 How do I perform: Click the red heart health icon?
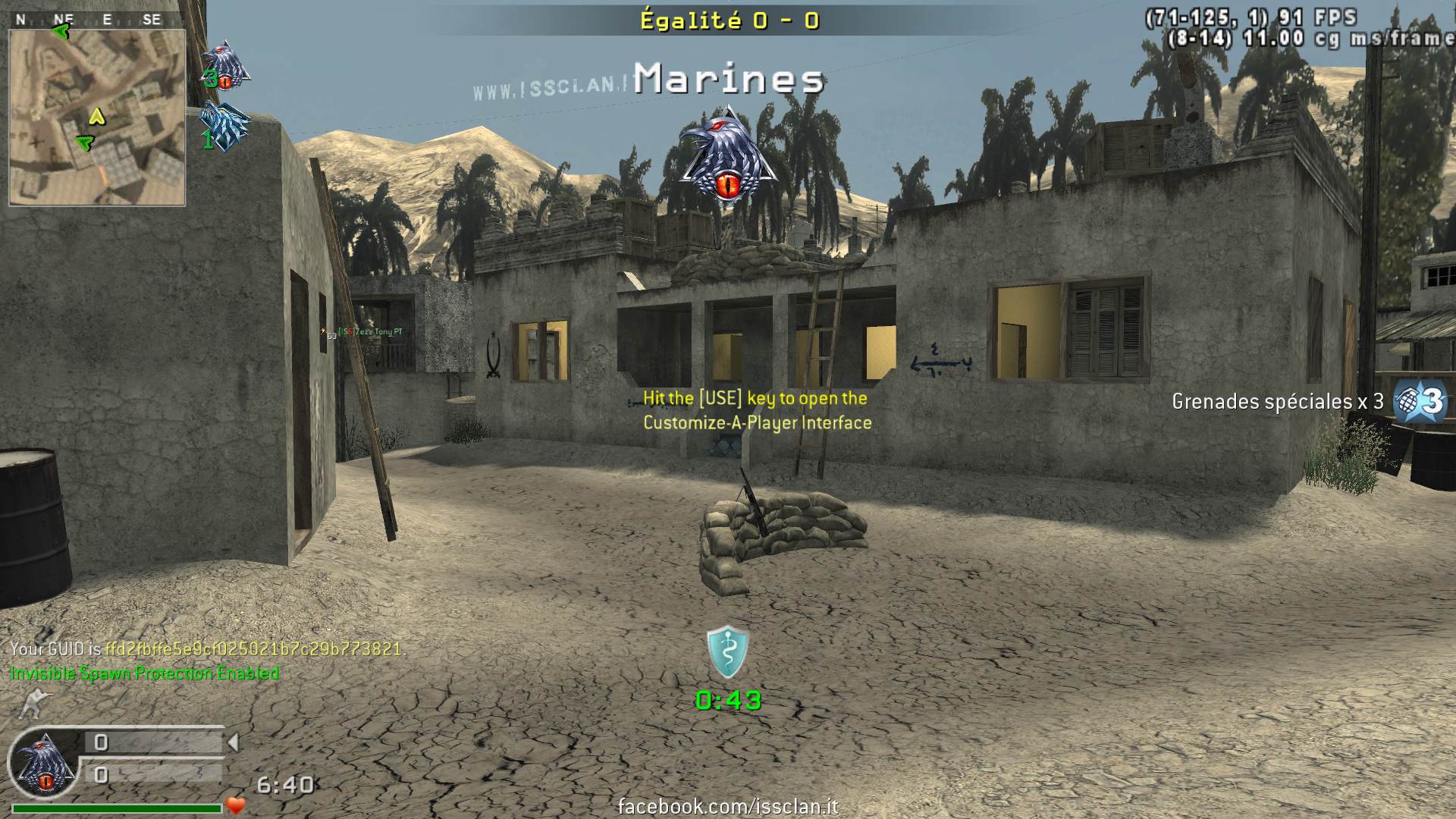coord(237,806)
